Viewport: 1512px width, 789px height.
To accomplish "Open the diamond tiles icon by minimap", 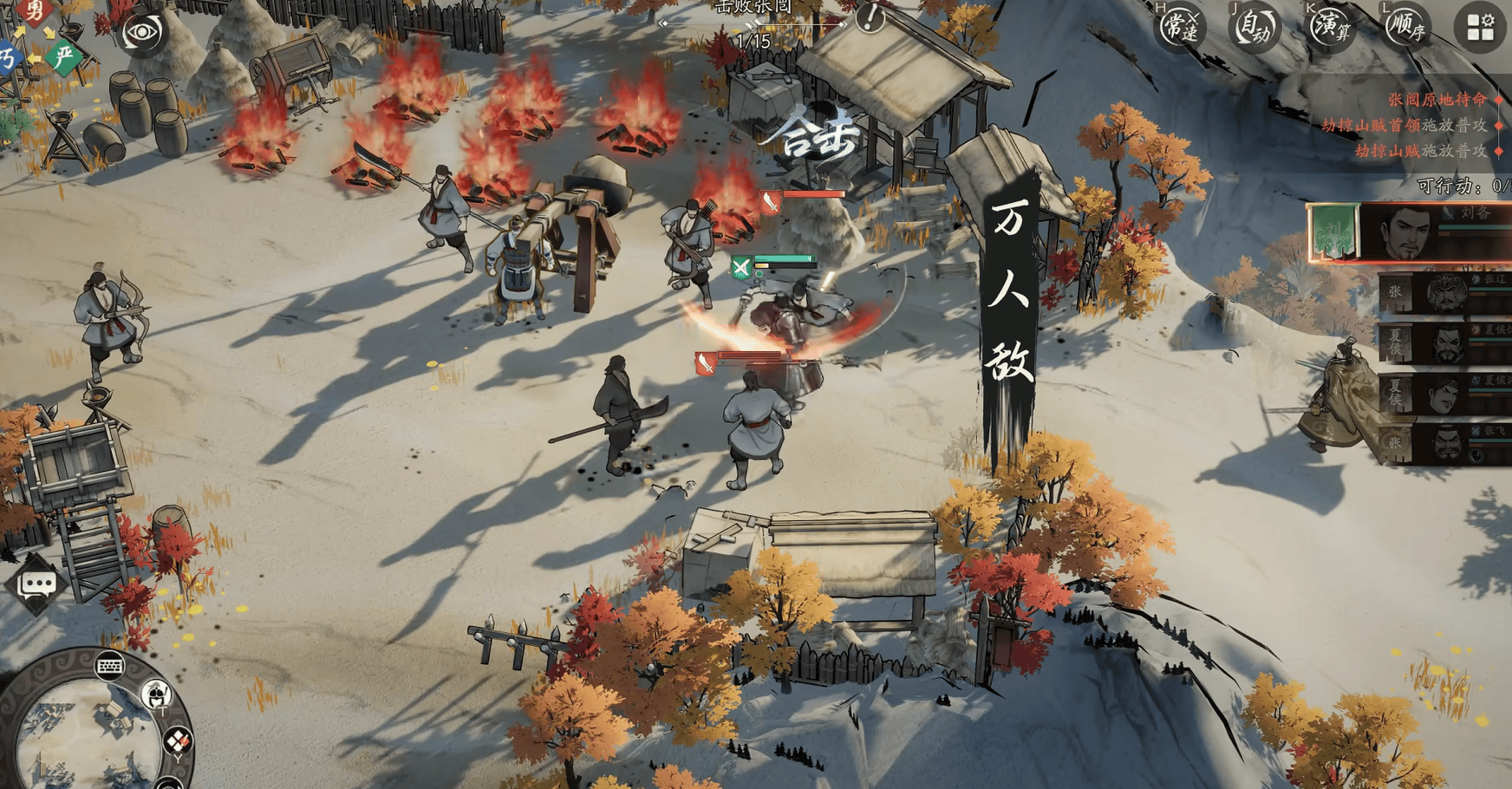I will tap(178, 741).
